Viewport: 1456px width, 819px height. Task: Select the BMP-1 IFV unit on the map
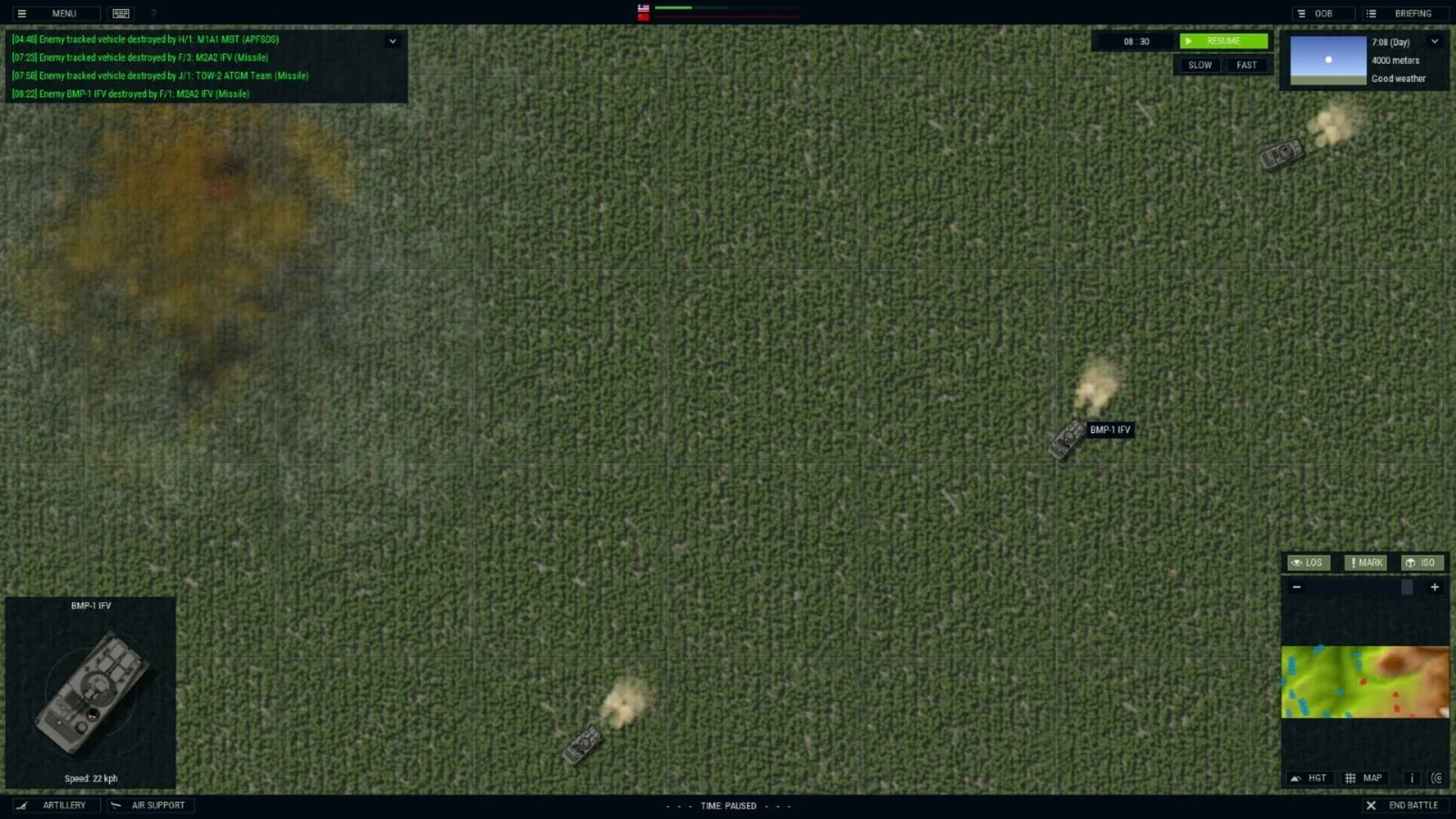[x=1068, y=436]
